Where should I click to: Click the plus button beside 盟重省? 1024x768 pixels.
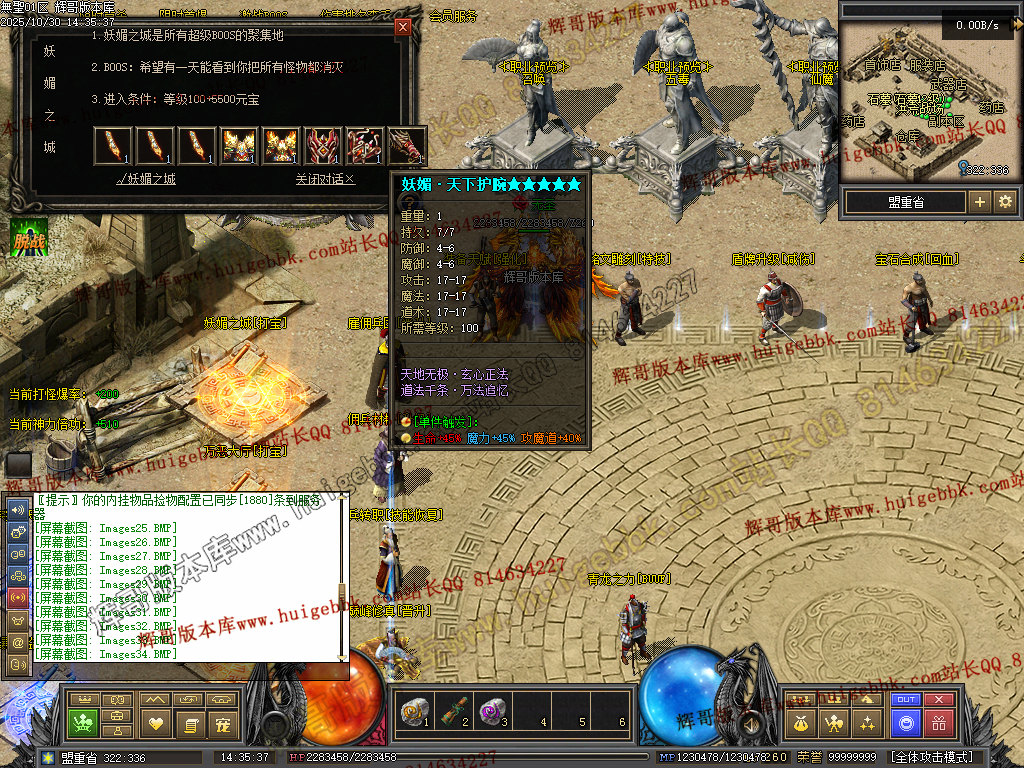tap(979, 202)
